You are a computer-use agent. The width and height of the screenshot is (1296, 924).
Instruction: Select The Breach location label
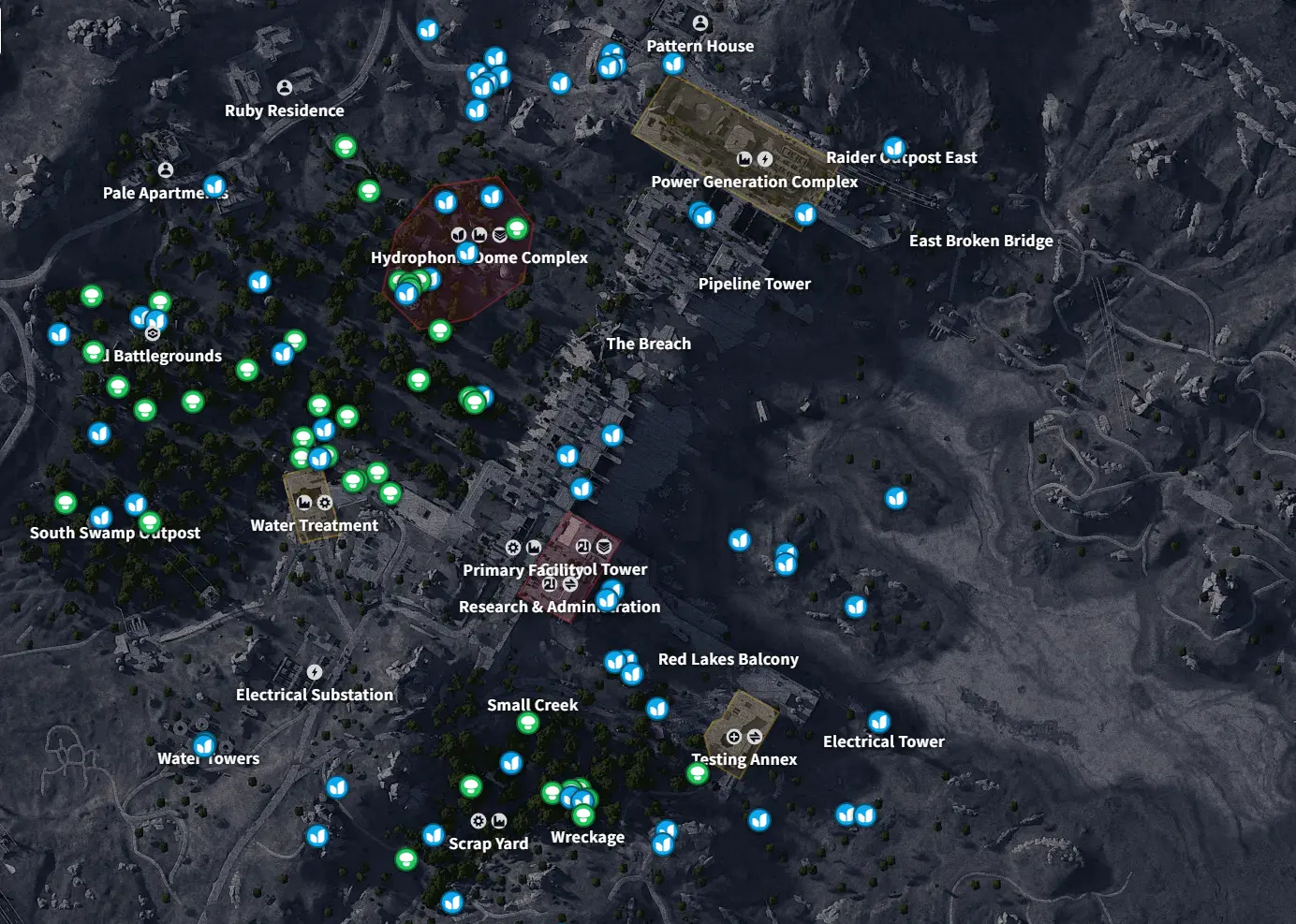tap(648, 344)
